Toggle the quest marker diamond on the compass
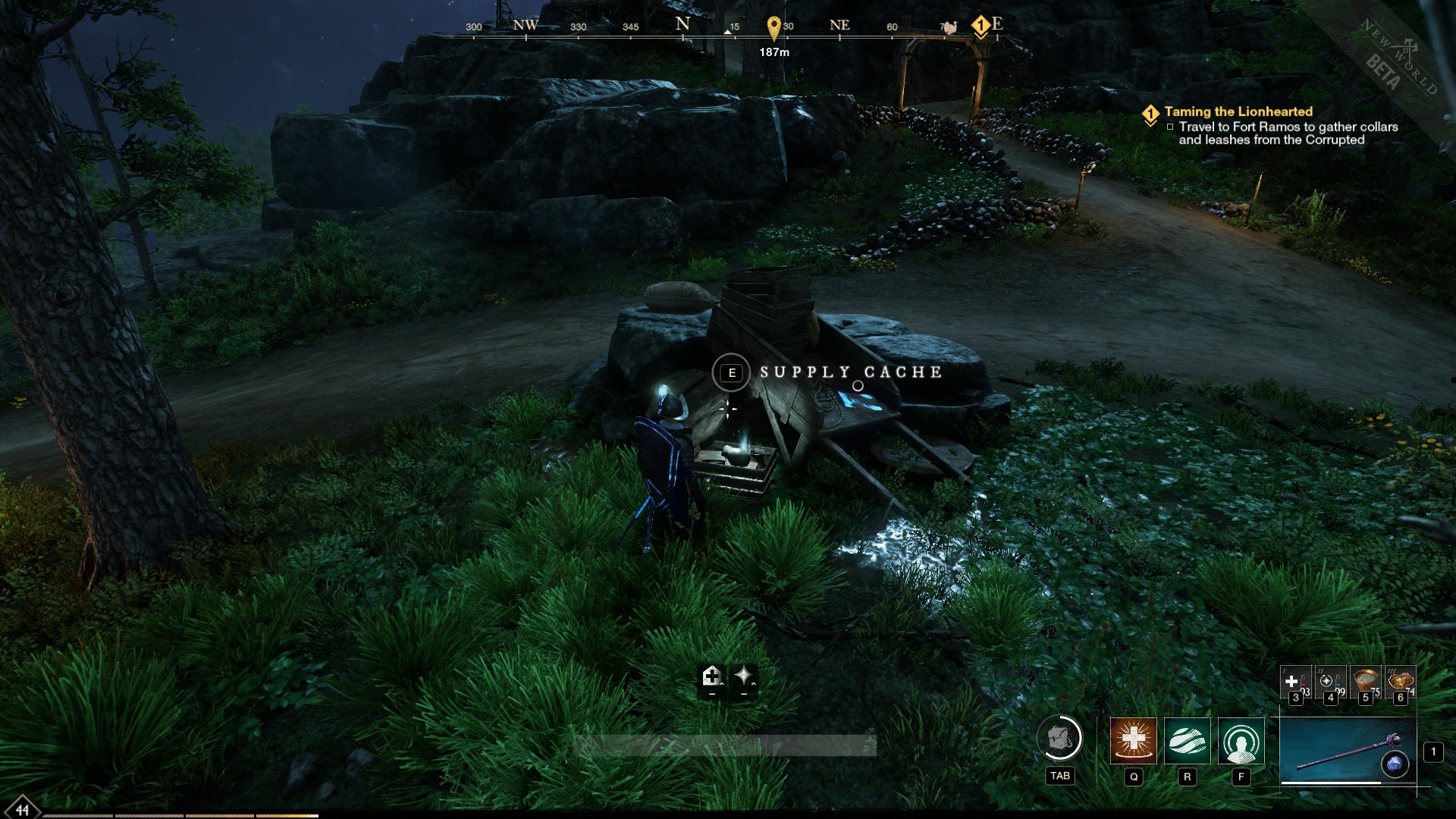This screenshot has height=819, width=1456. [980, 24]
